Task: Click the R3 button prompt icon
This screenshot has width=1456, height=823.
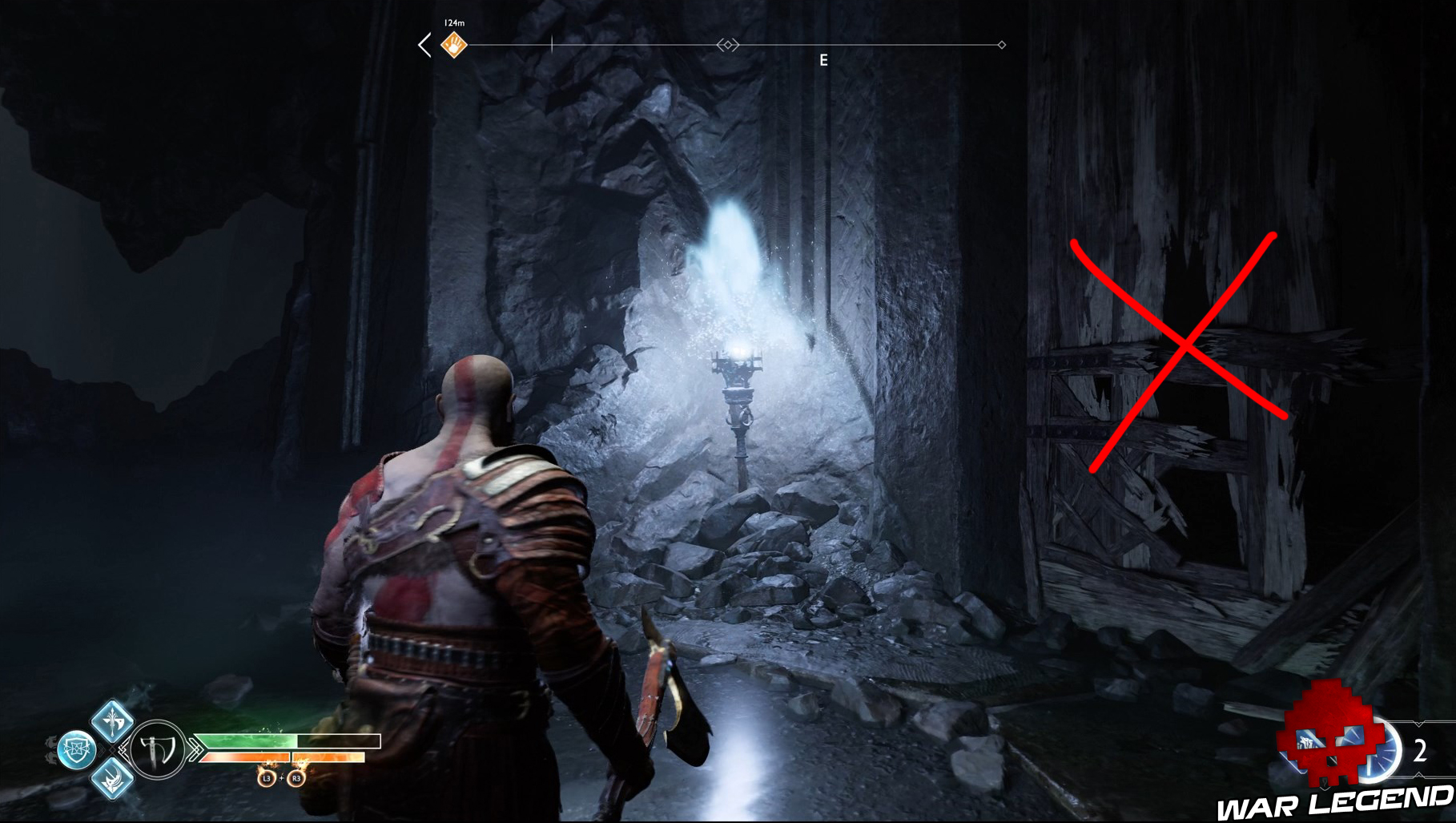Action: click(298, 778)
